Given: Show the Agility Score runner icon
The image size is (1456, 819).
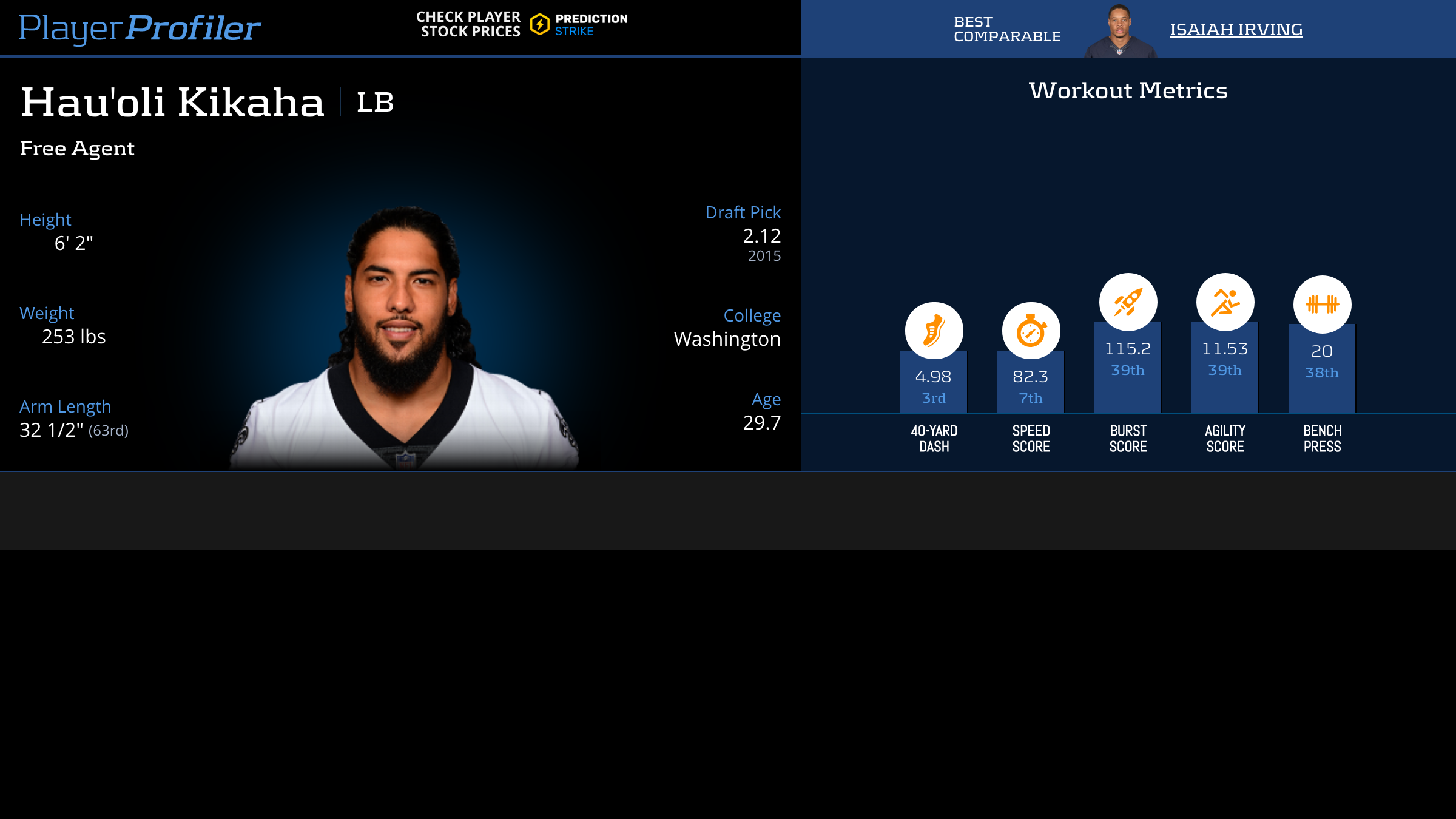Looking at the screenshot, I should pyautogui.click(x=1225, y=302).
